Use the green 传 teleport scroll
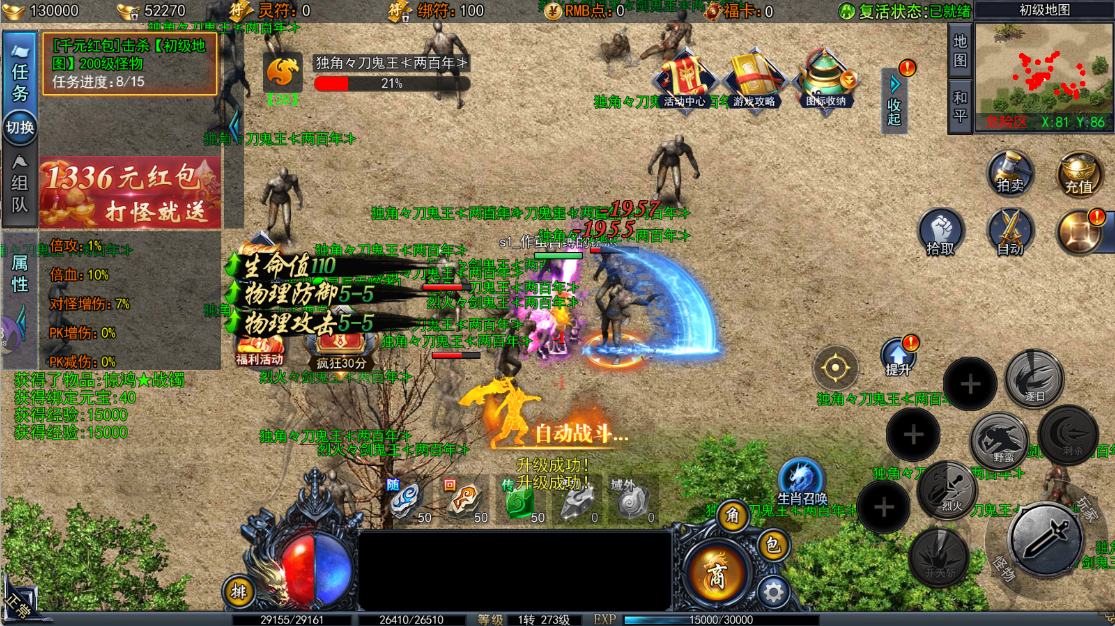1115x626 pixels. tap(520, 501)
